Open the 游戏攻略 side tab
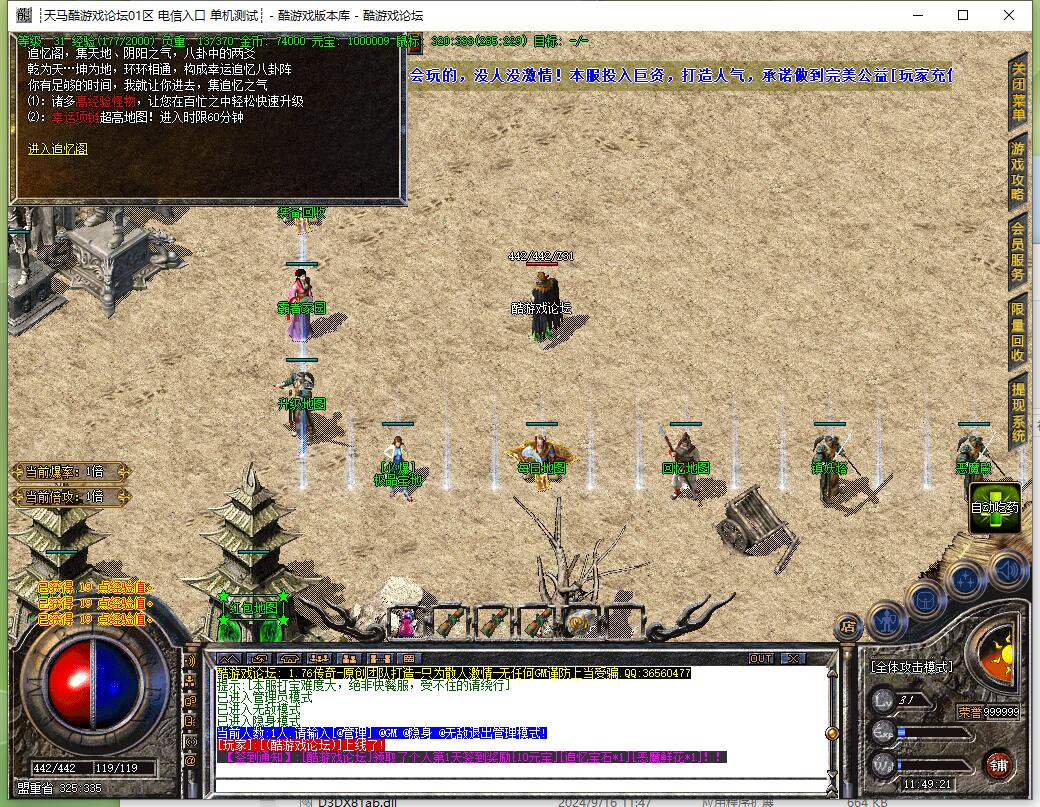The height and width of the screenshot is (807, 1040). 1018,171
